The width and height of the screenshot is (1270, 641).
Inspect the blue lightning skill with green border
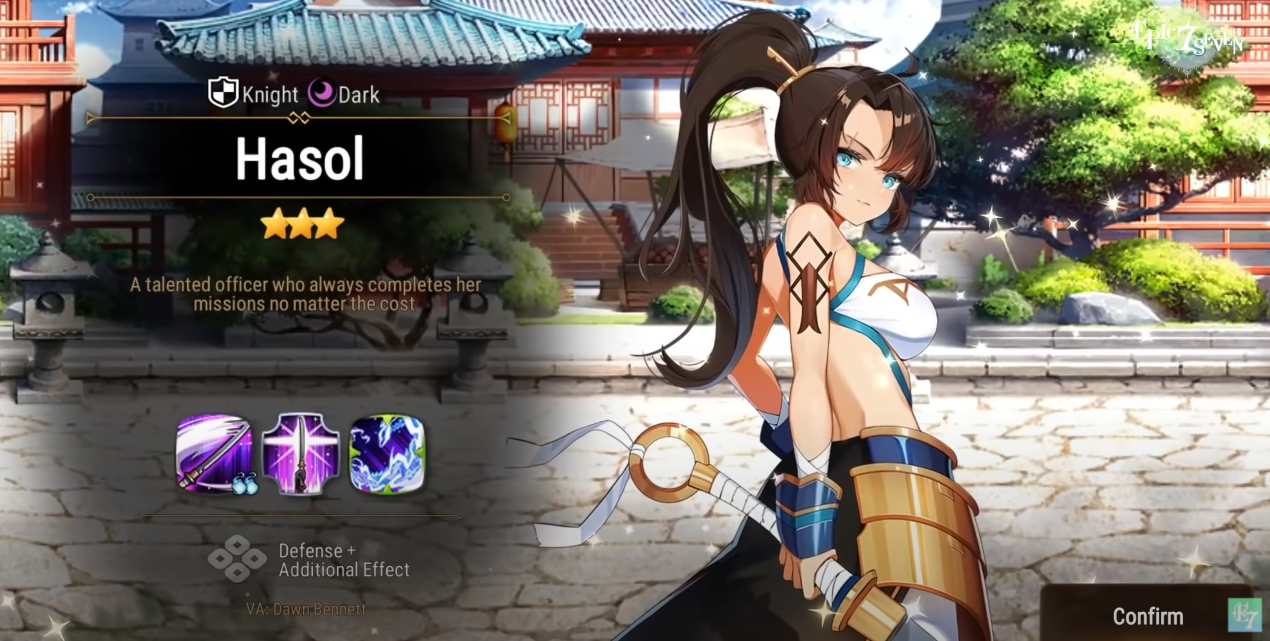click(387, 454)
